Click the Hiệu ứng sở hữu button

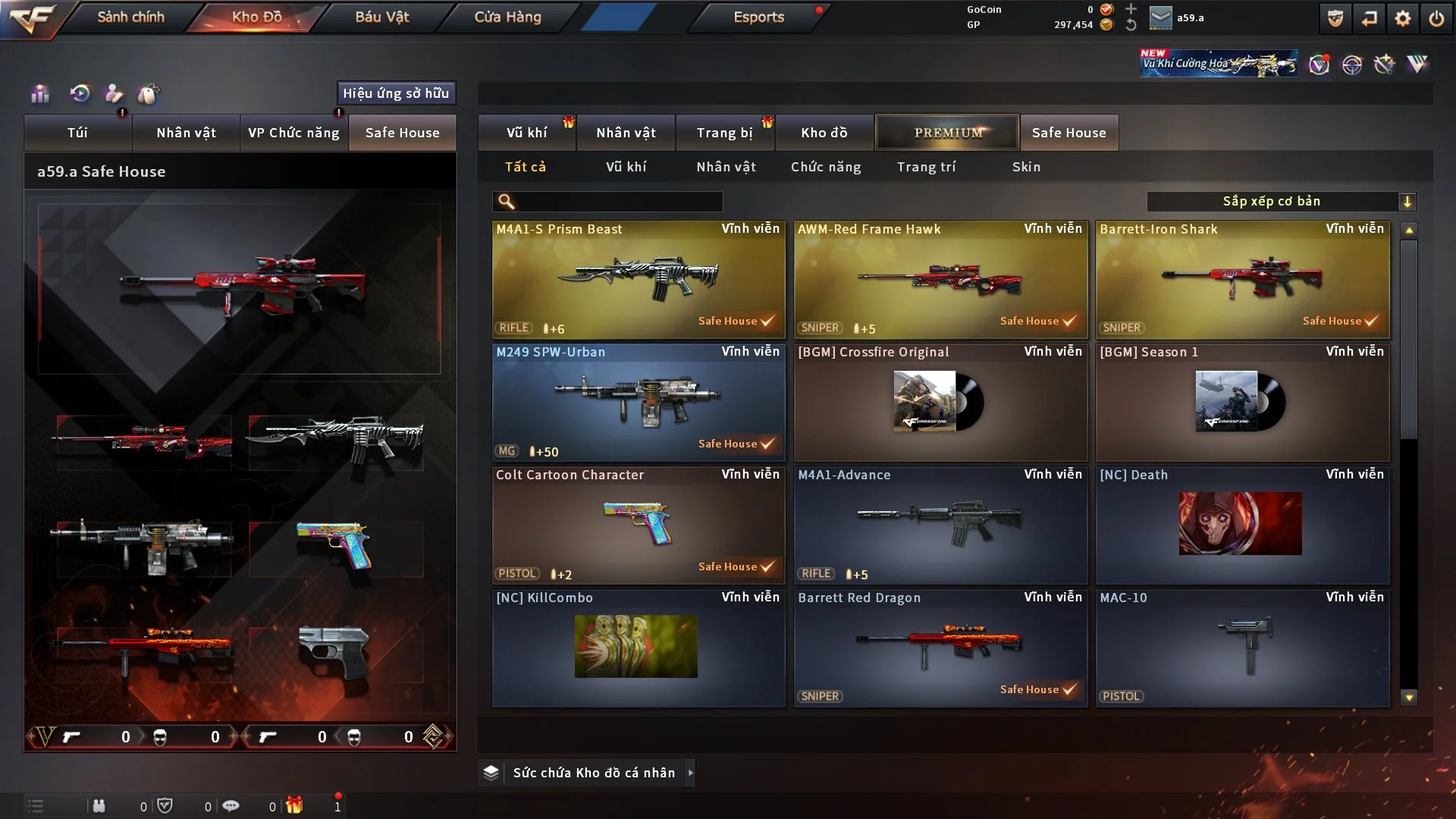click(x=396, y=93)
